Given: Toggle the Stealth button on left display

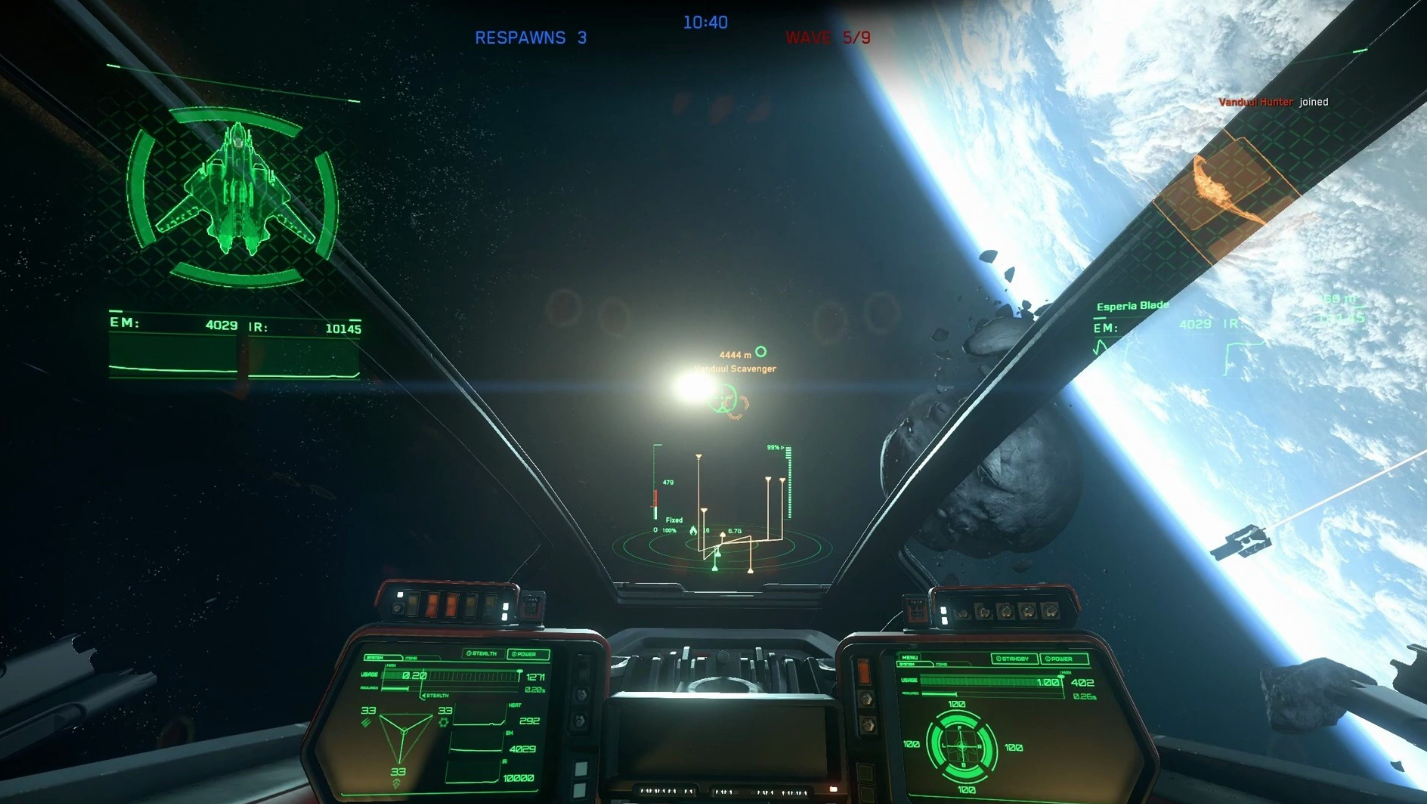Looking at the screenshot, I should click(483, 654).
